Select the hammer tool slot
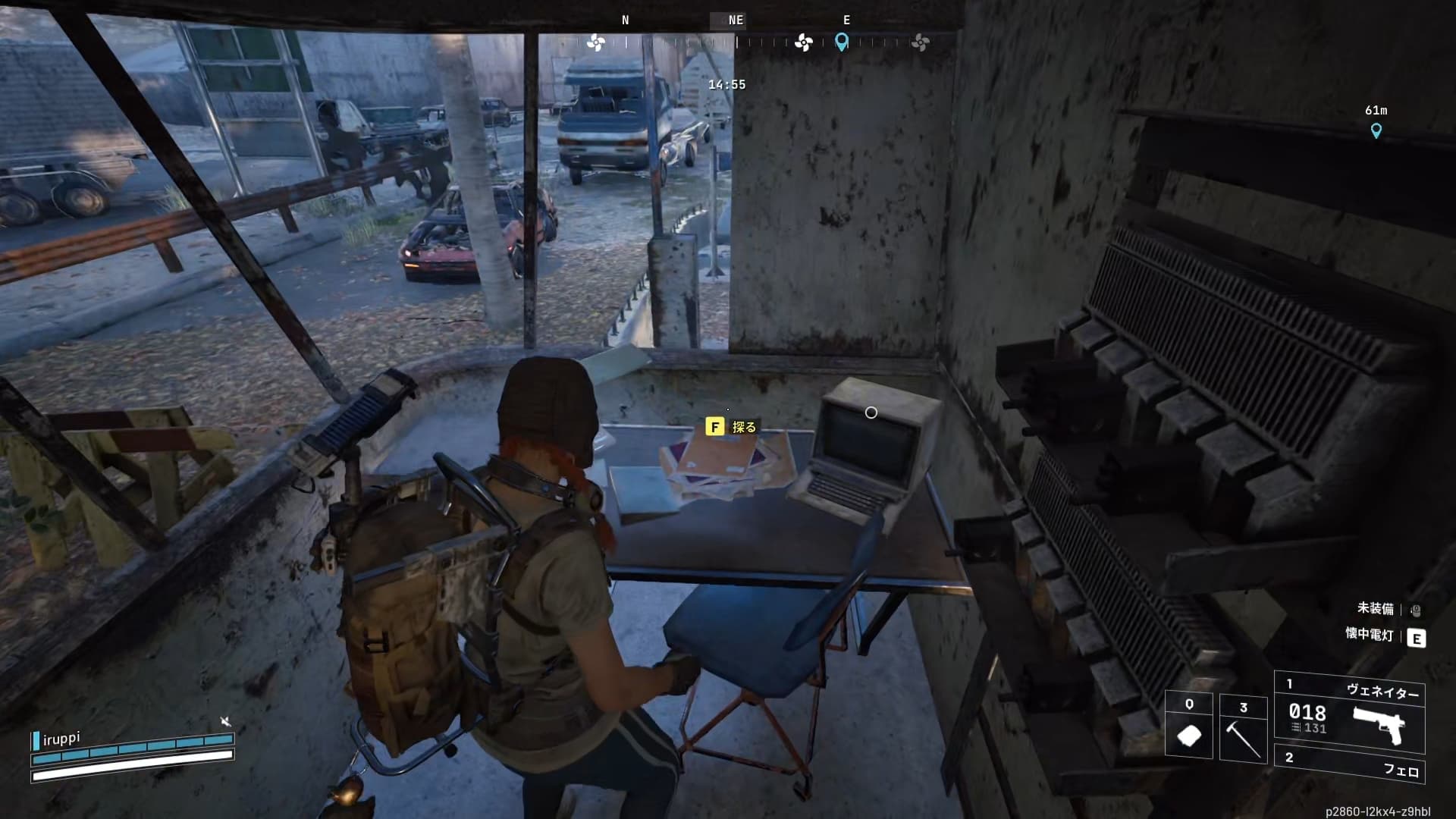The height and width of the screenshot is (819, 1456). tap(1243, 728)
